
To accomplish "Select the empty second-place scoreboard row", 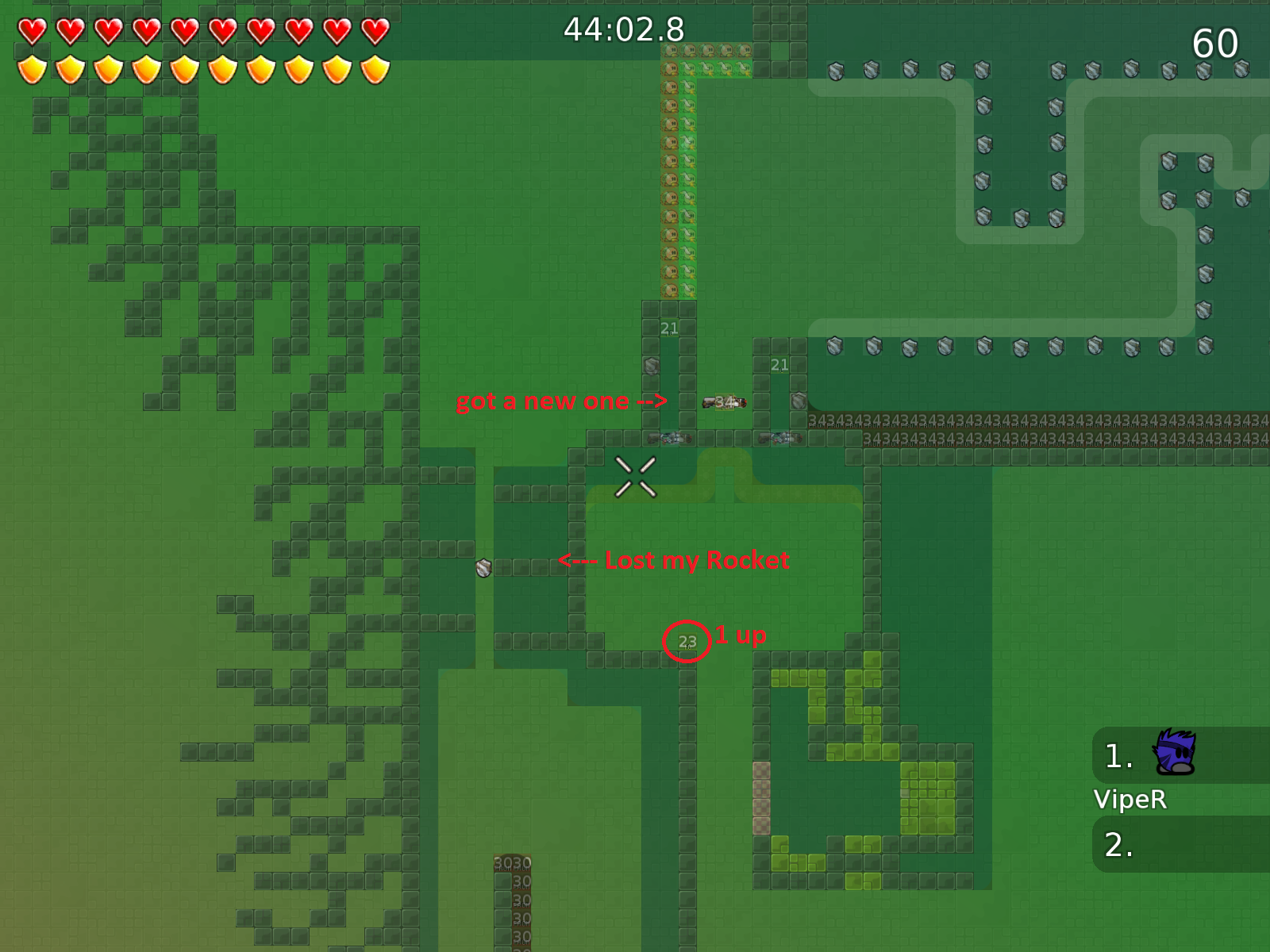I will 1180,845.
